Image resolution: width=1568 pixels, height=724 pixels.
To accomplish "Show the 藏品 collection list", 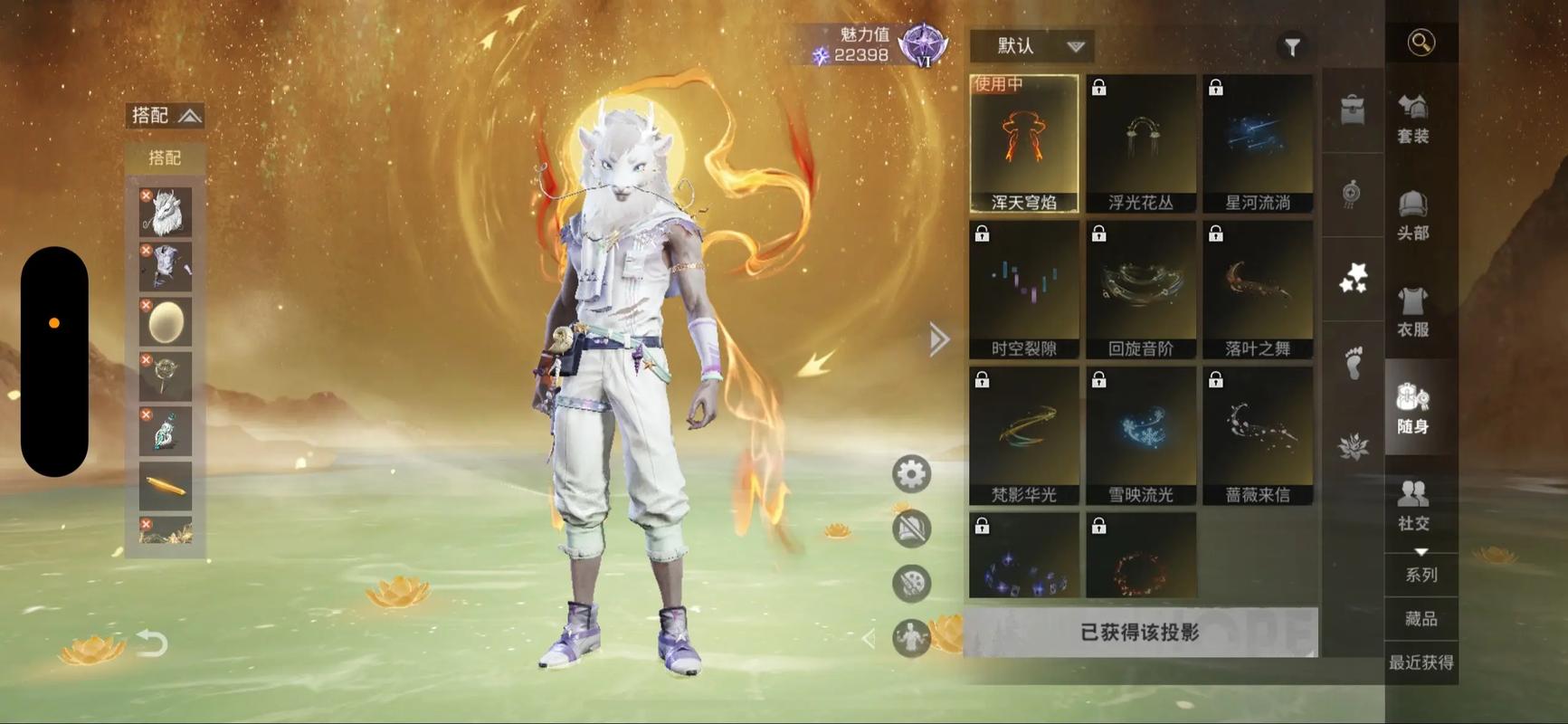I will (x=1421, y=619).
